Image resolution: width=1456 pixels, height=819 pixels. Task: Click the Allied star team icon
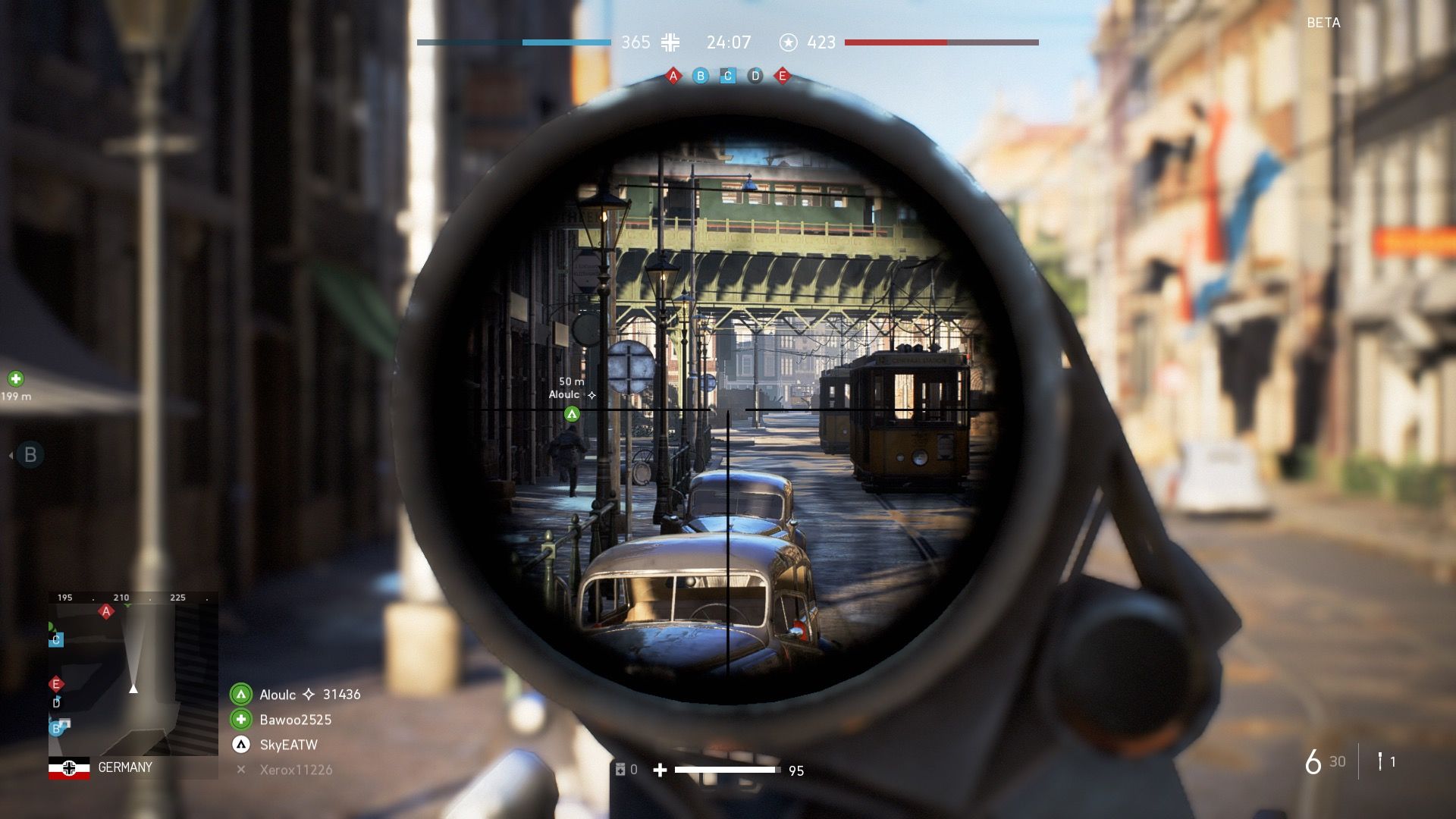click(789, 42)
